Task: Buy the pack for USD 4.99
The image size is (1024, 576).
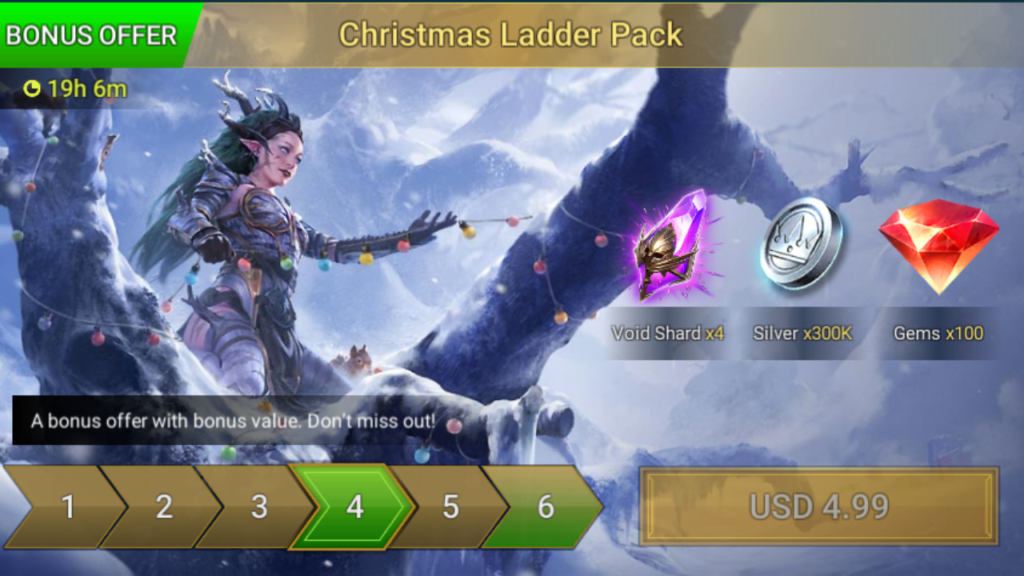Action: click(819, 506)
